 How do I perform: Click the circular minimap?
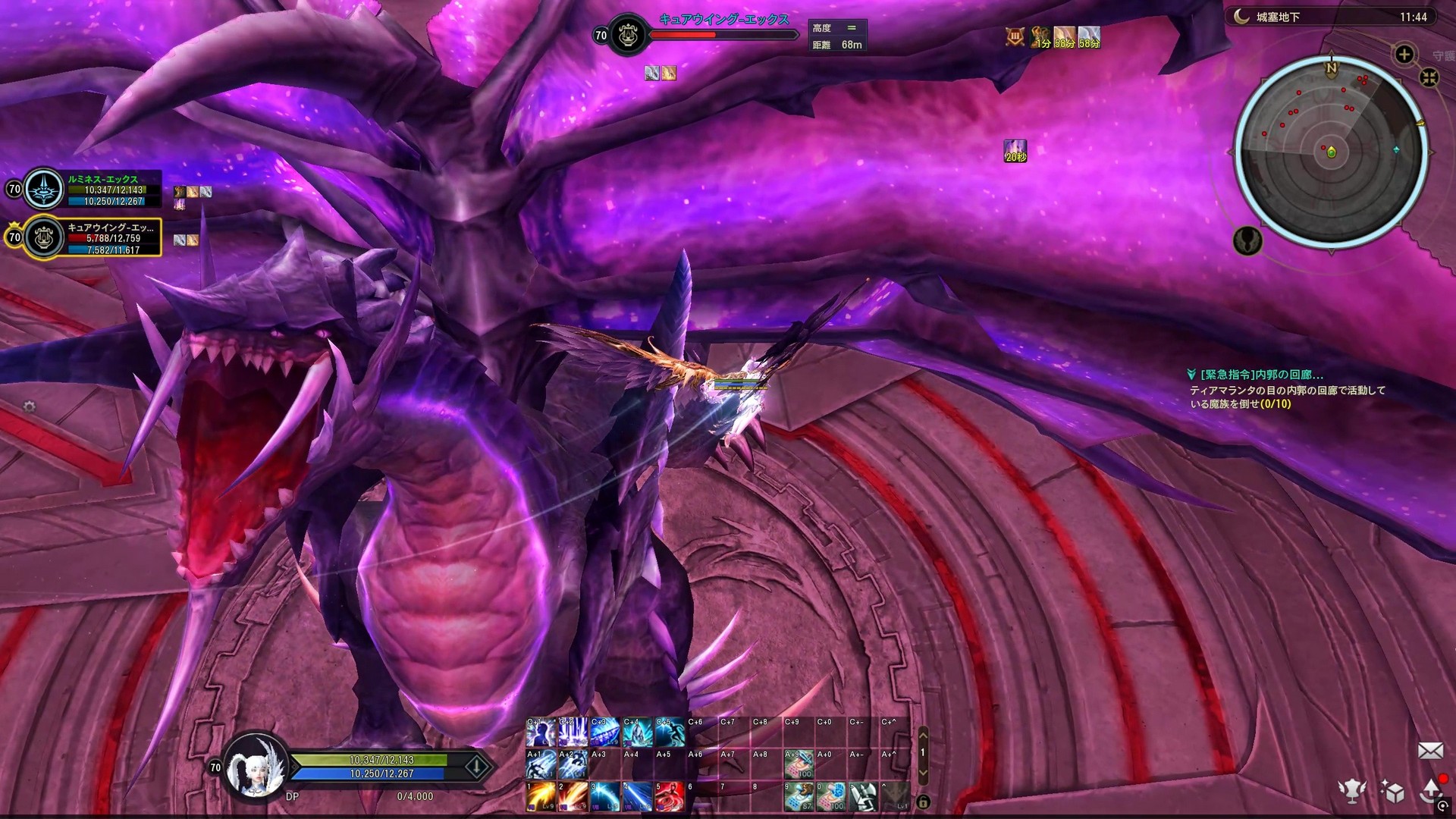[x=1331, y=152]
